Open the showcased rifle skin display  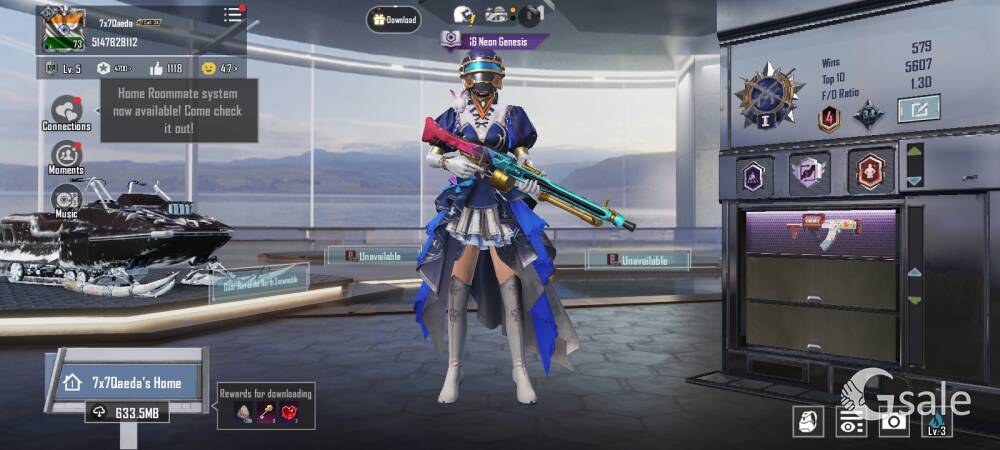tap(820, 230)
